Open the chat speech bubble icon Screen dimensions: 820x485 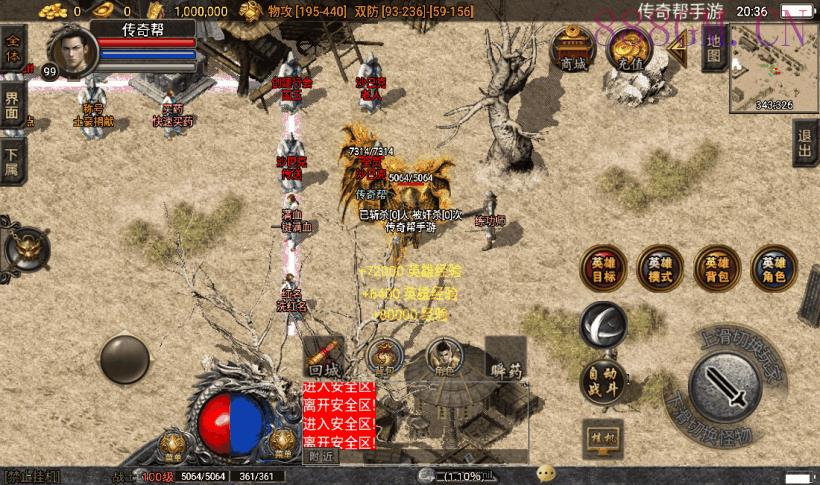pos(546,473)
